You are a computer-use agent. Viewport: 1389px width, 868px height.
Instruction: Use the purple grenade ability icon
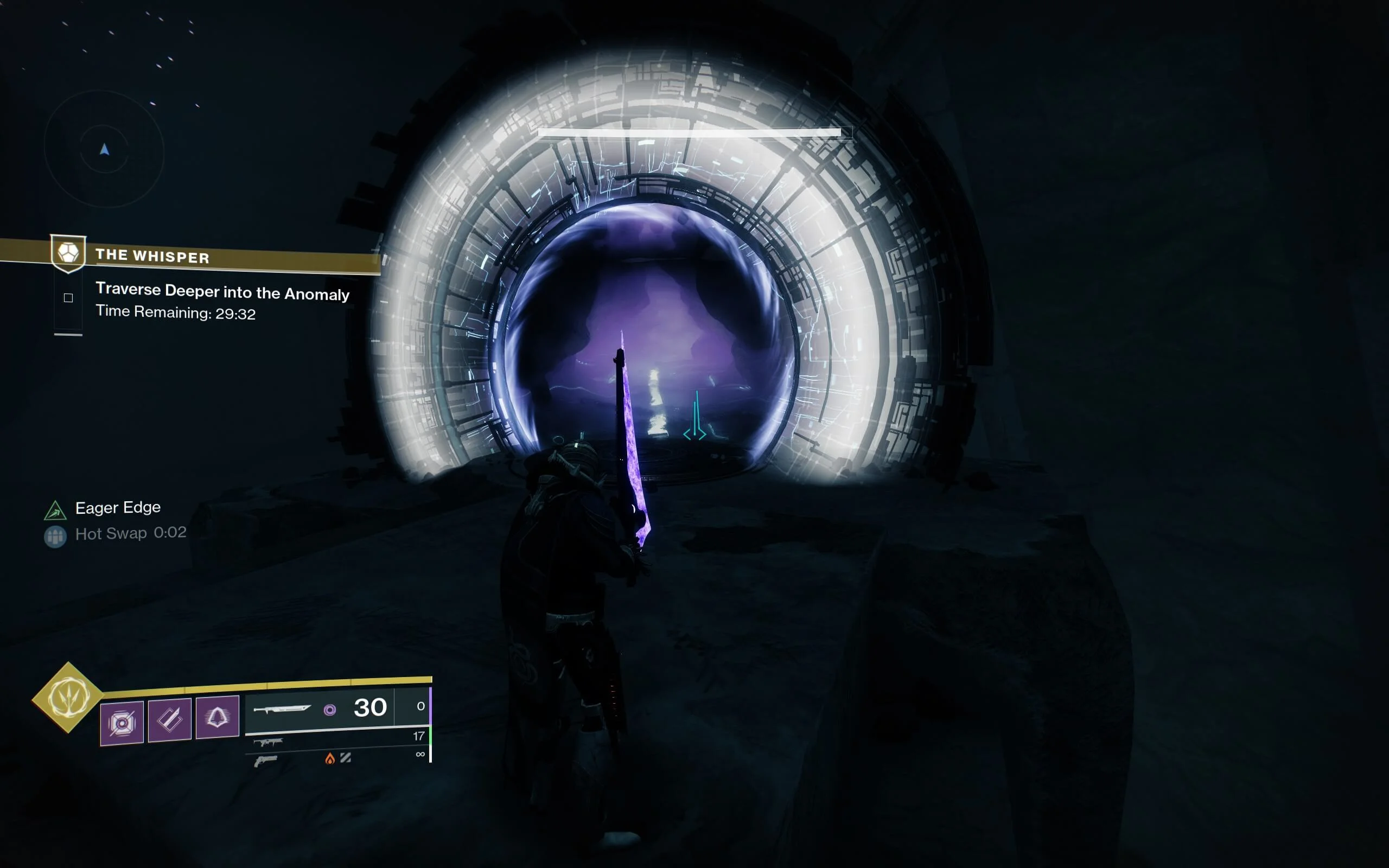coord(122,722)
